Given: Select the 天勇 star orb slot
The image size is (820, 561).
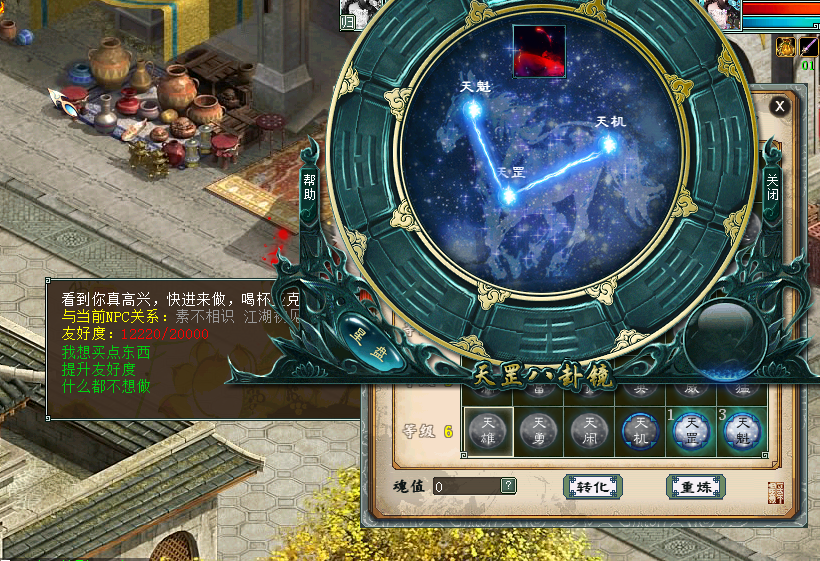Looking at the screenshot, I should pyautogui.click(x=539, y=431).
